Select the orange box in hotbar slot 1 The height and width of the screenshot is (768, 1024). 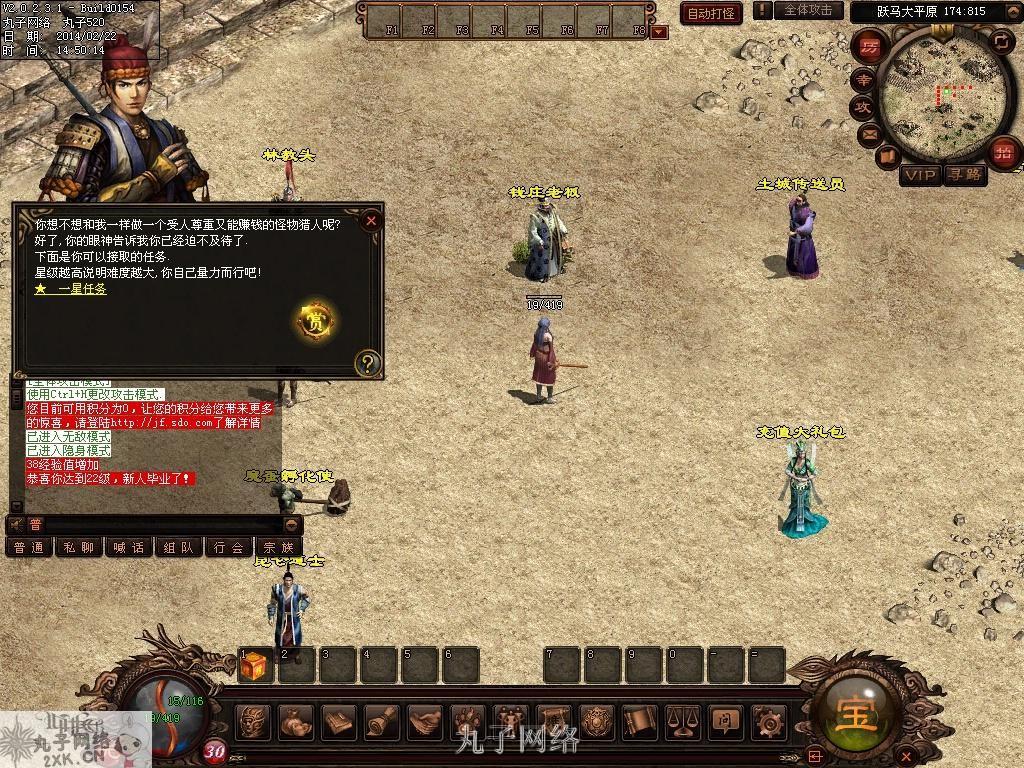(254, 665)
